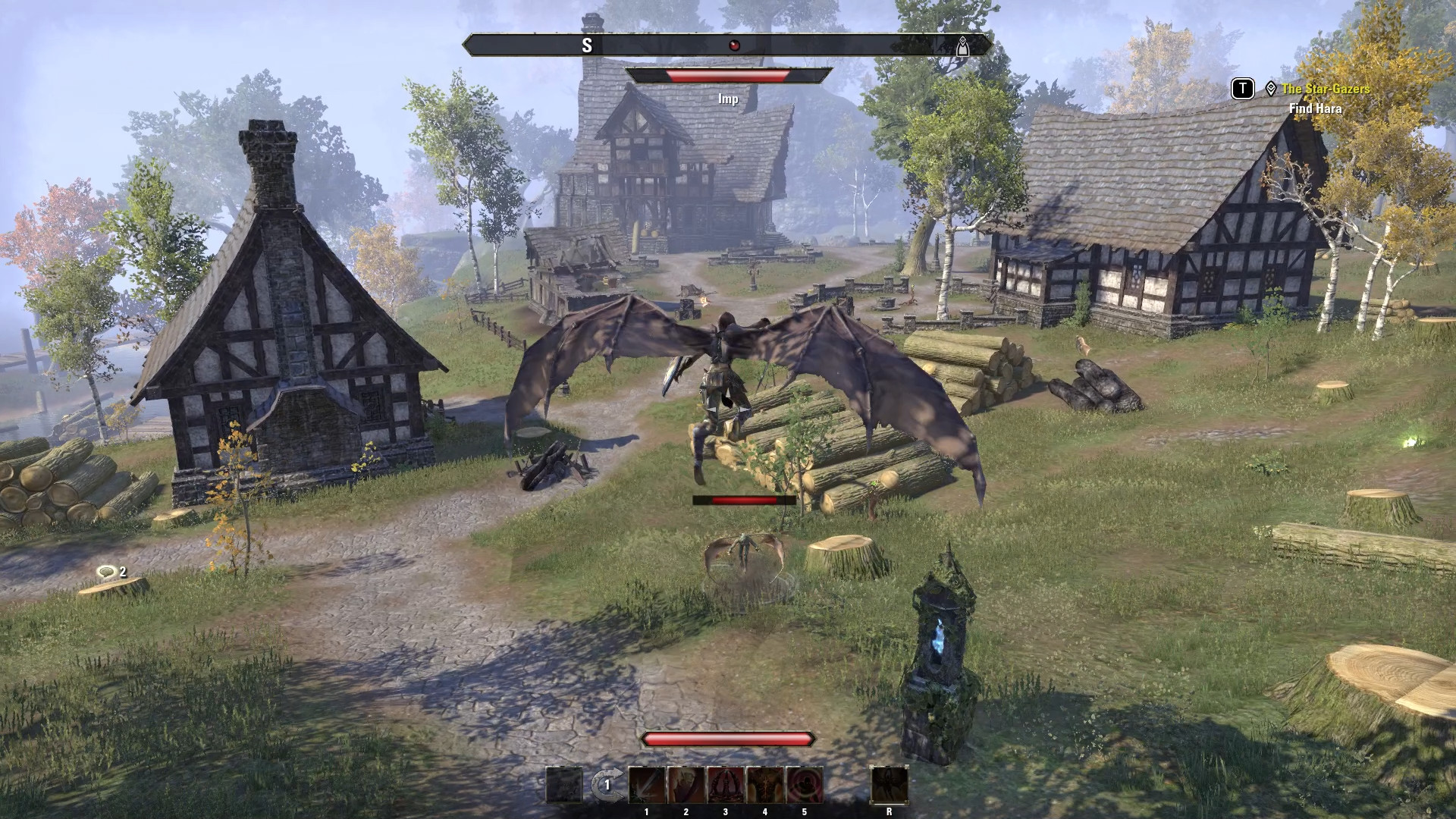Viewport: 1456px width, 819px height.
Task: Activate the sword strike ability in slot 1
Action: click(647, 784)
